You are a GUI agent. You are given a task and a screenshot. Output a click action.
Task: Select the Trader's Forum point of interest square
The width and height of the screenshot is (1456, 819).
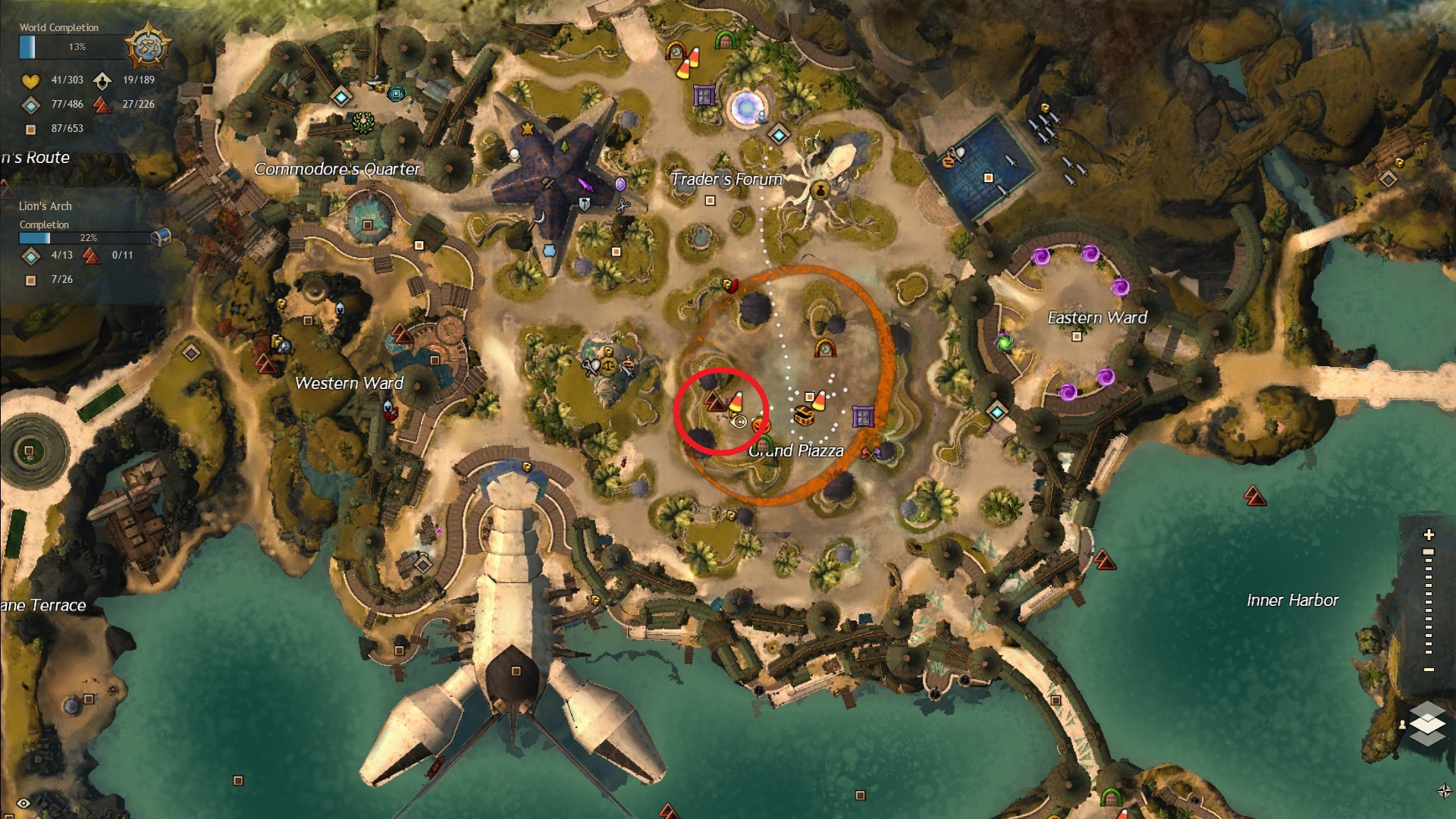[x=710, y=201]
